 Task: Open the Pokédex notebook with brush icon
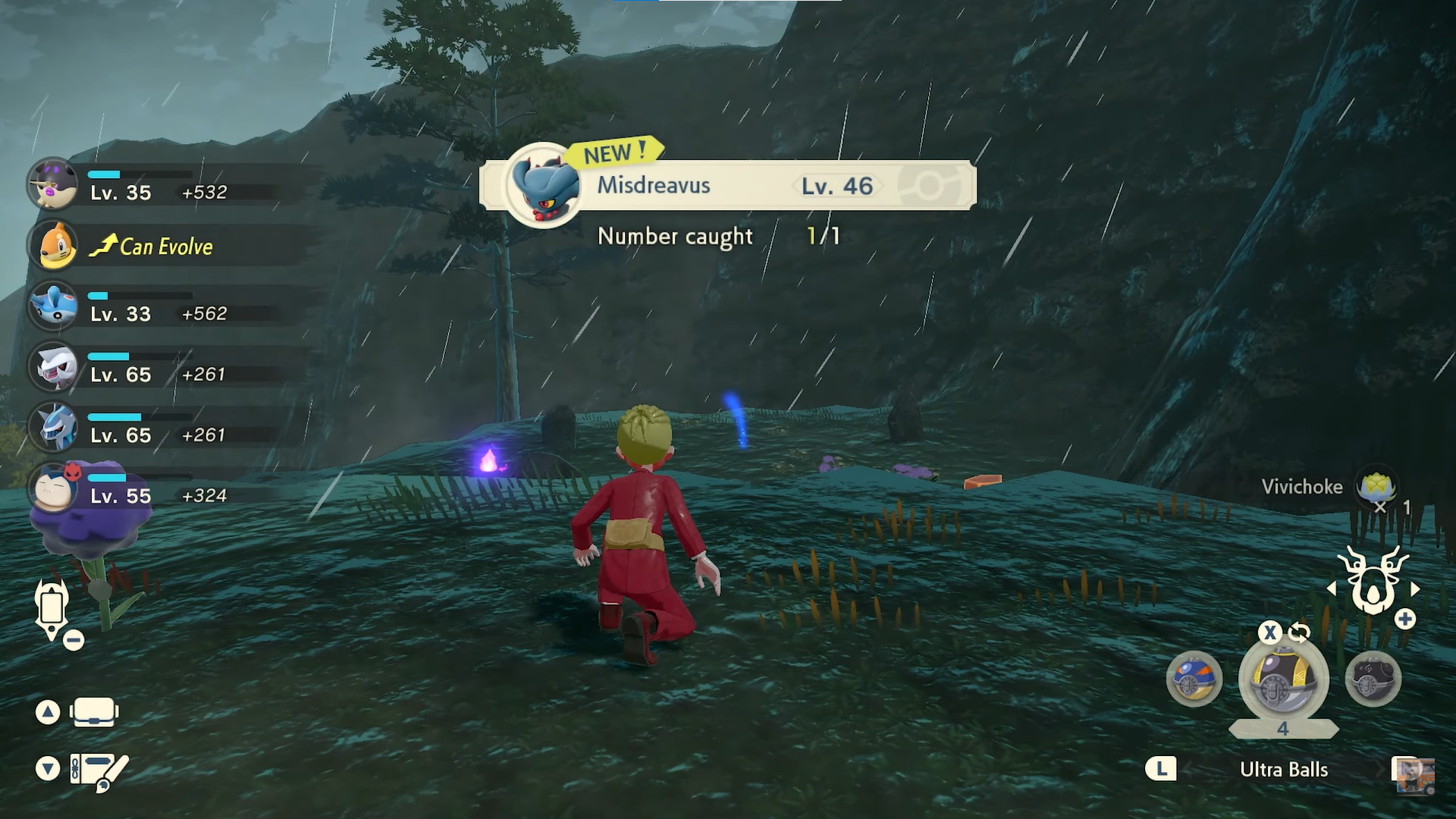click(98, 770)
